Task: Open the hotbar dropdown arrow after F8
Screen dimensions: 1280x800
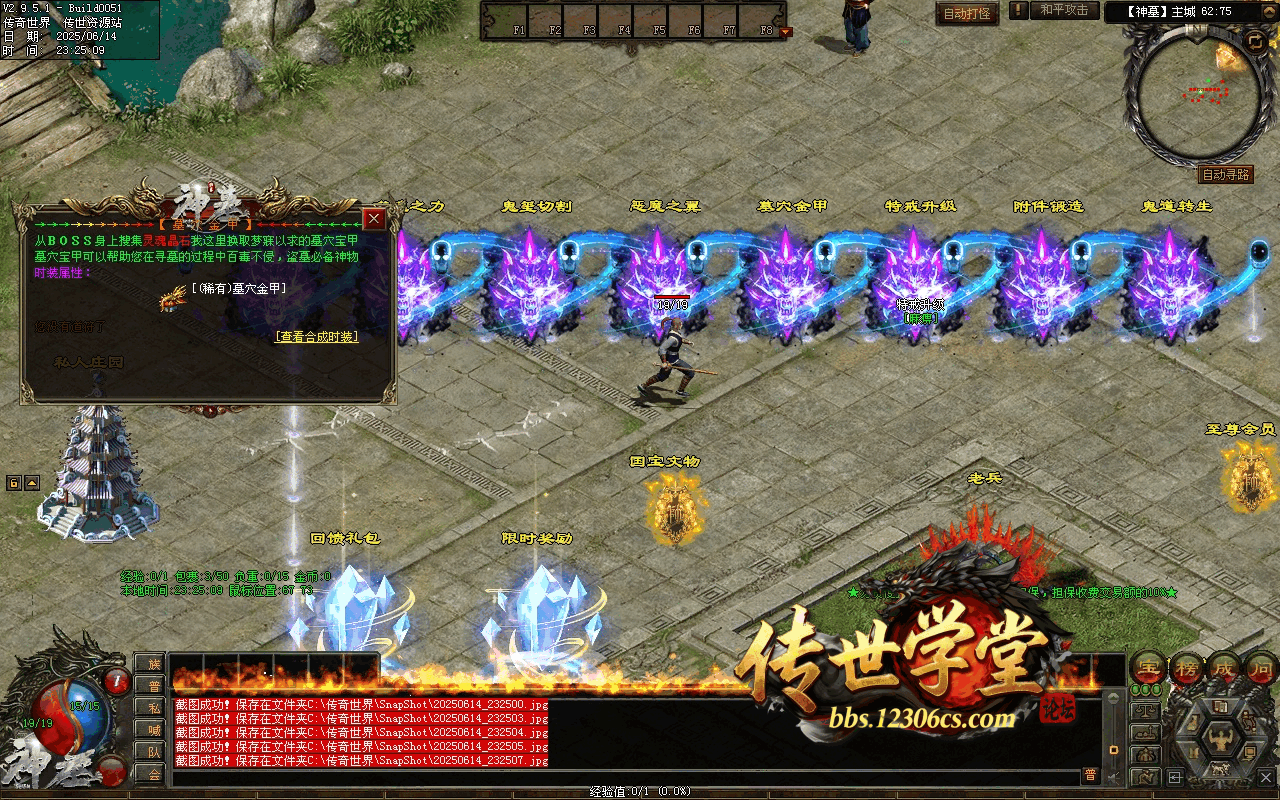Action: point(786,32)
